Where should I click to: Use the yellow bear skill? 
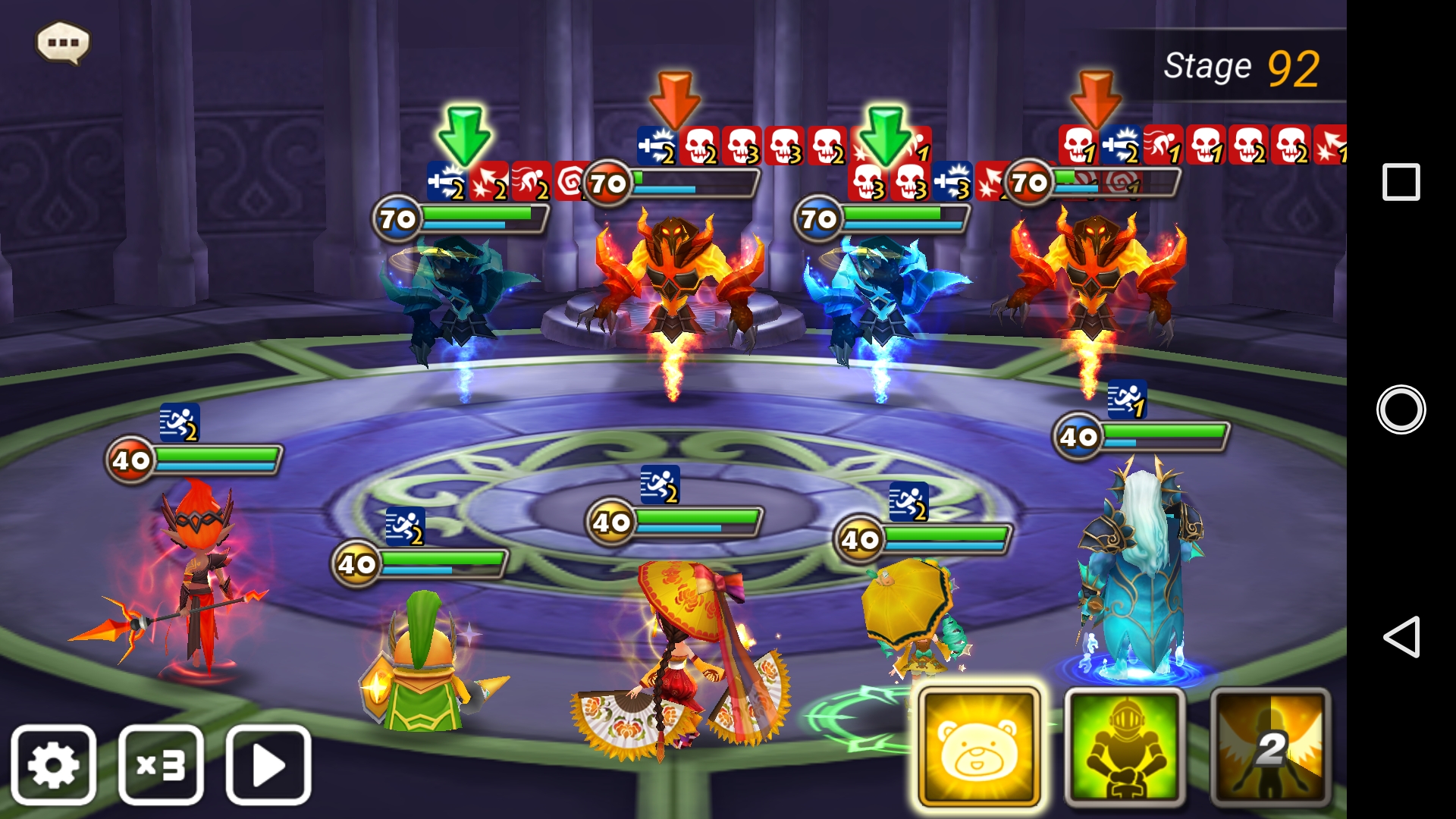[978, 747]
